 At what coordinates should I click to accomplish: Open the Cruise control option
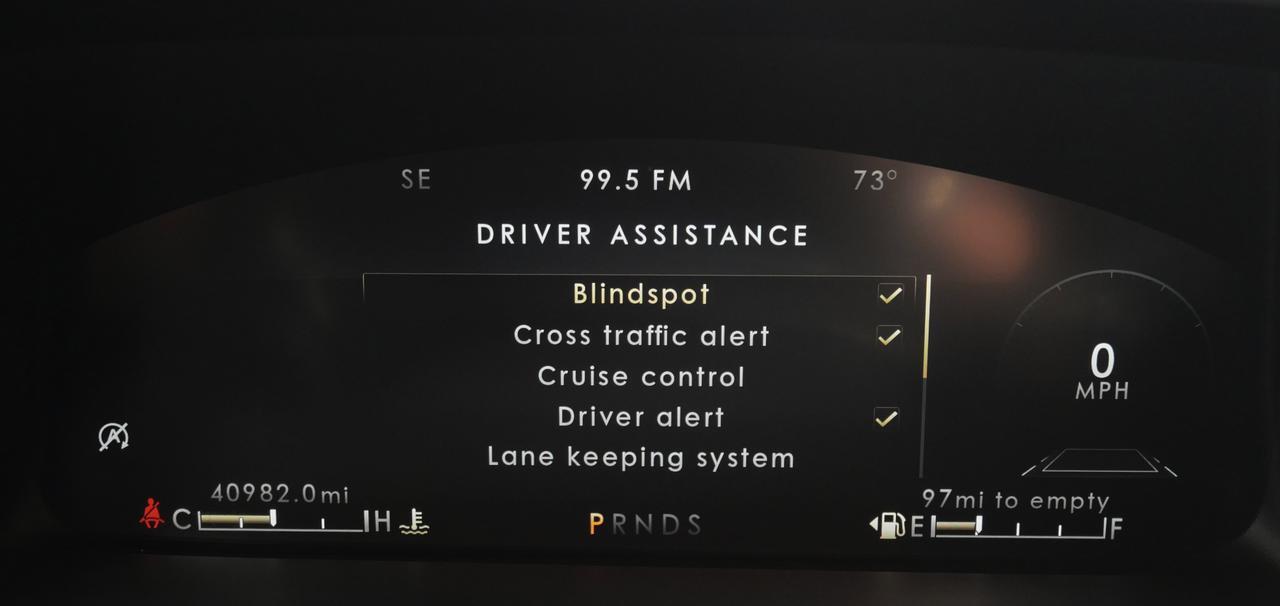[641, 377]
